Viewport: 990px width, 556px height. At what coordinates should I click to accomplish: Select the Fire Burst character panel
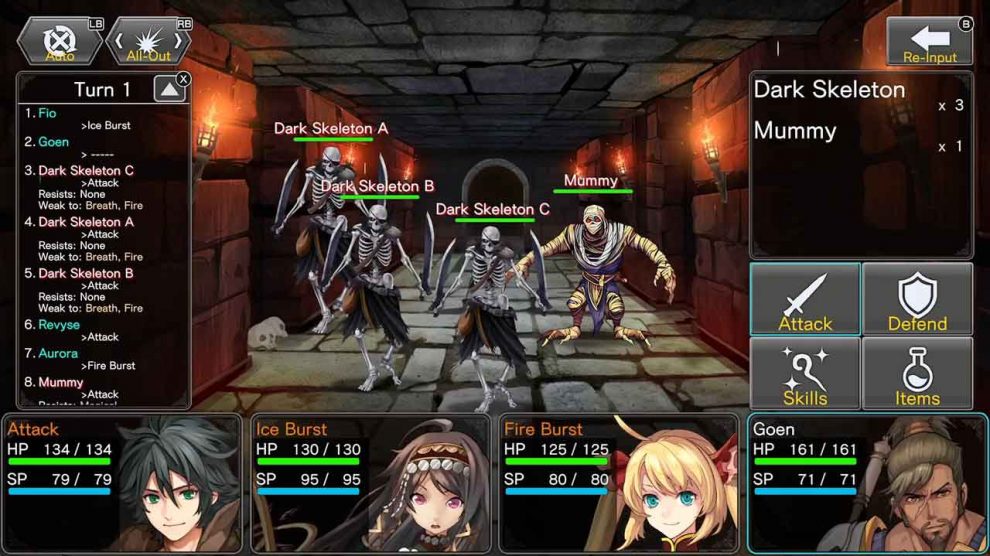[619, 483]
